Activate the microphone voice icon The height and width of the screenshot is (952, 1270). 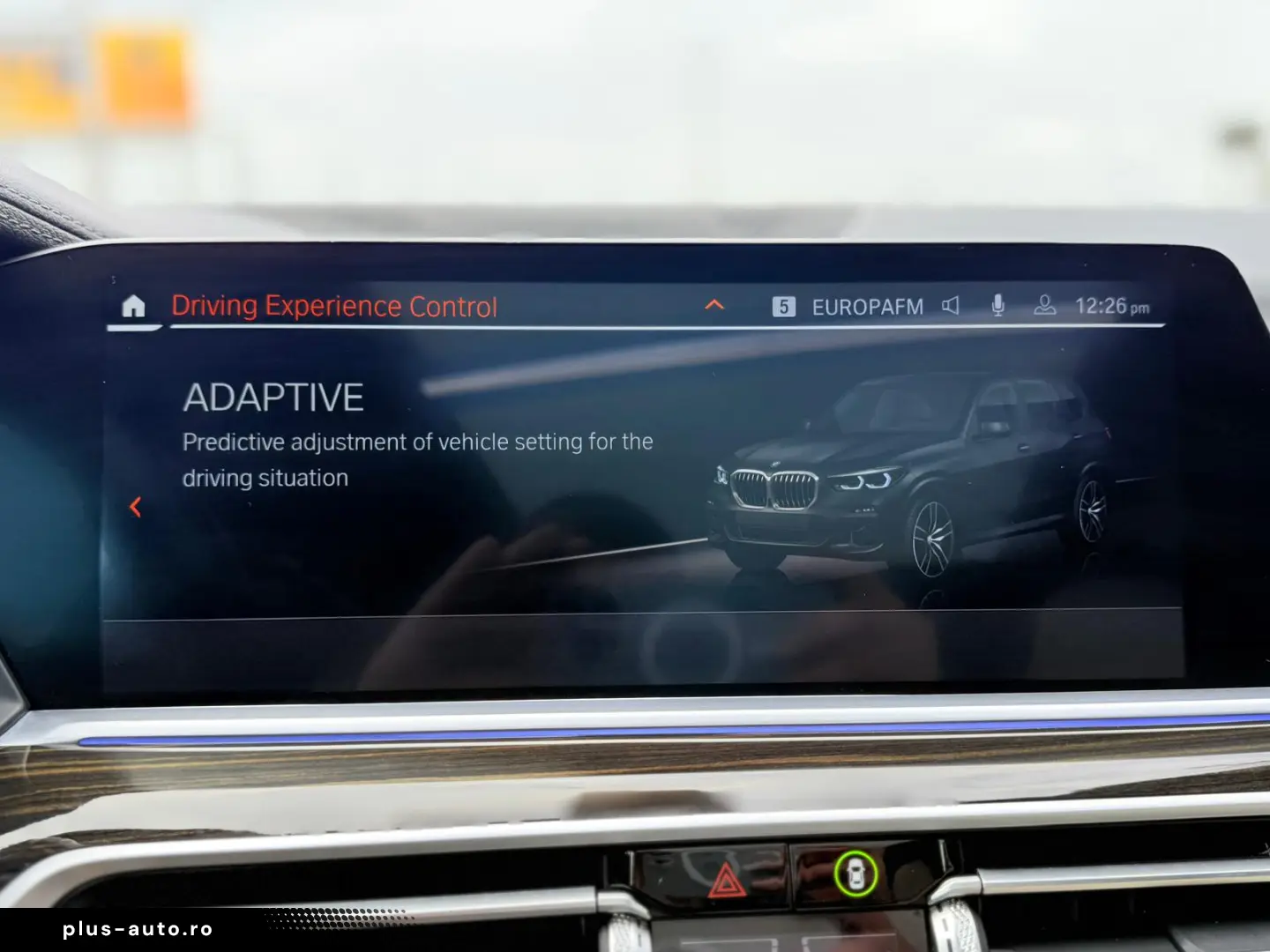[x=997, y=306]
